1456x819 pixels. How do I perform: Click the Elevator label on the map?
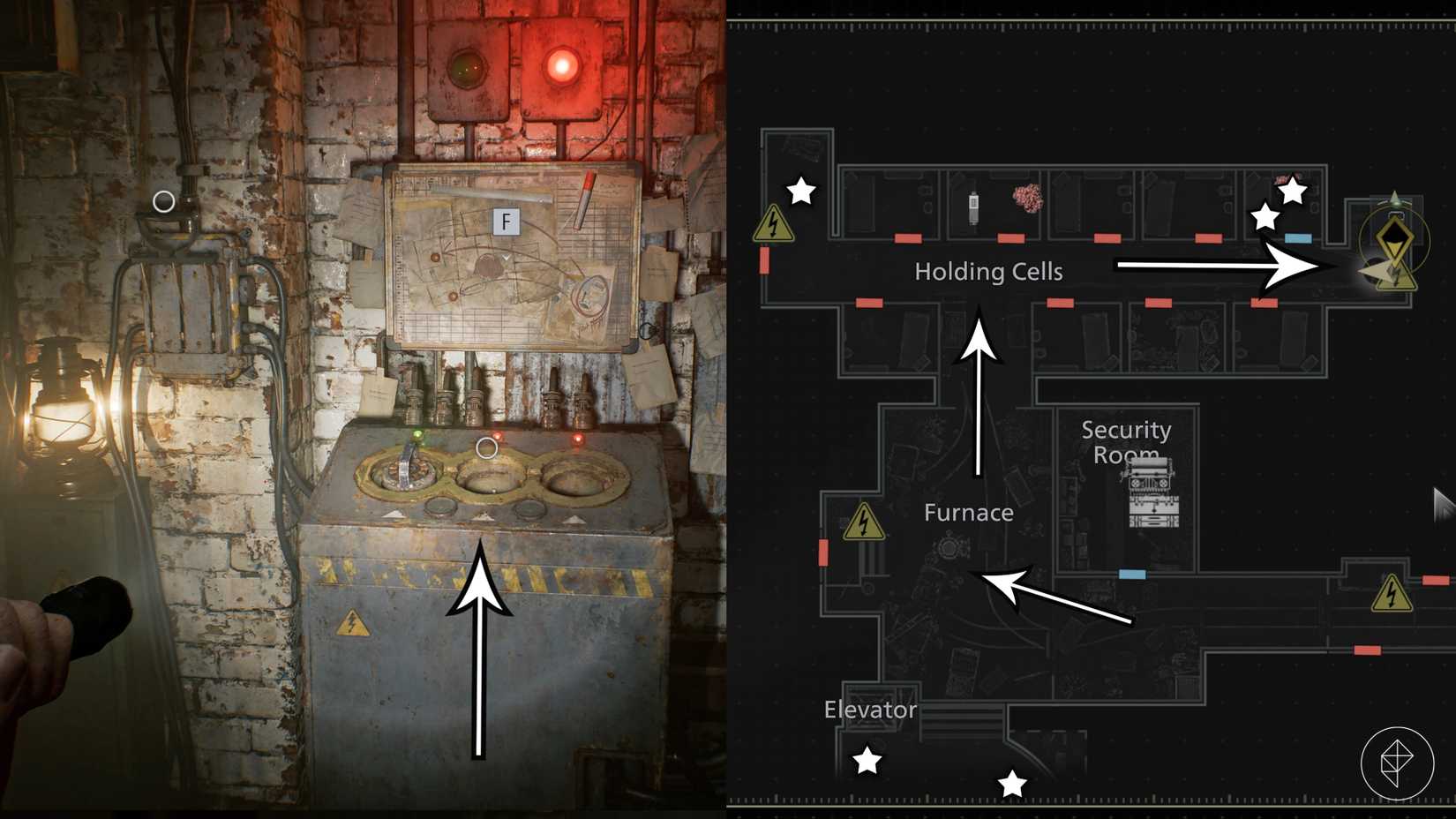870,709
